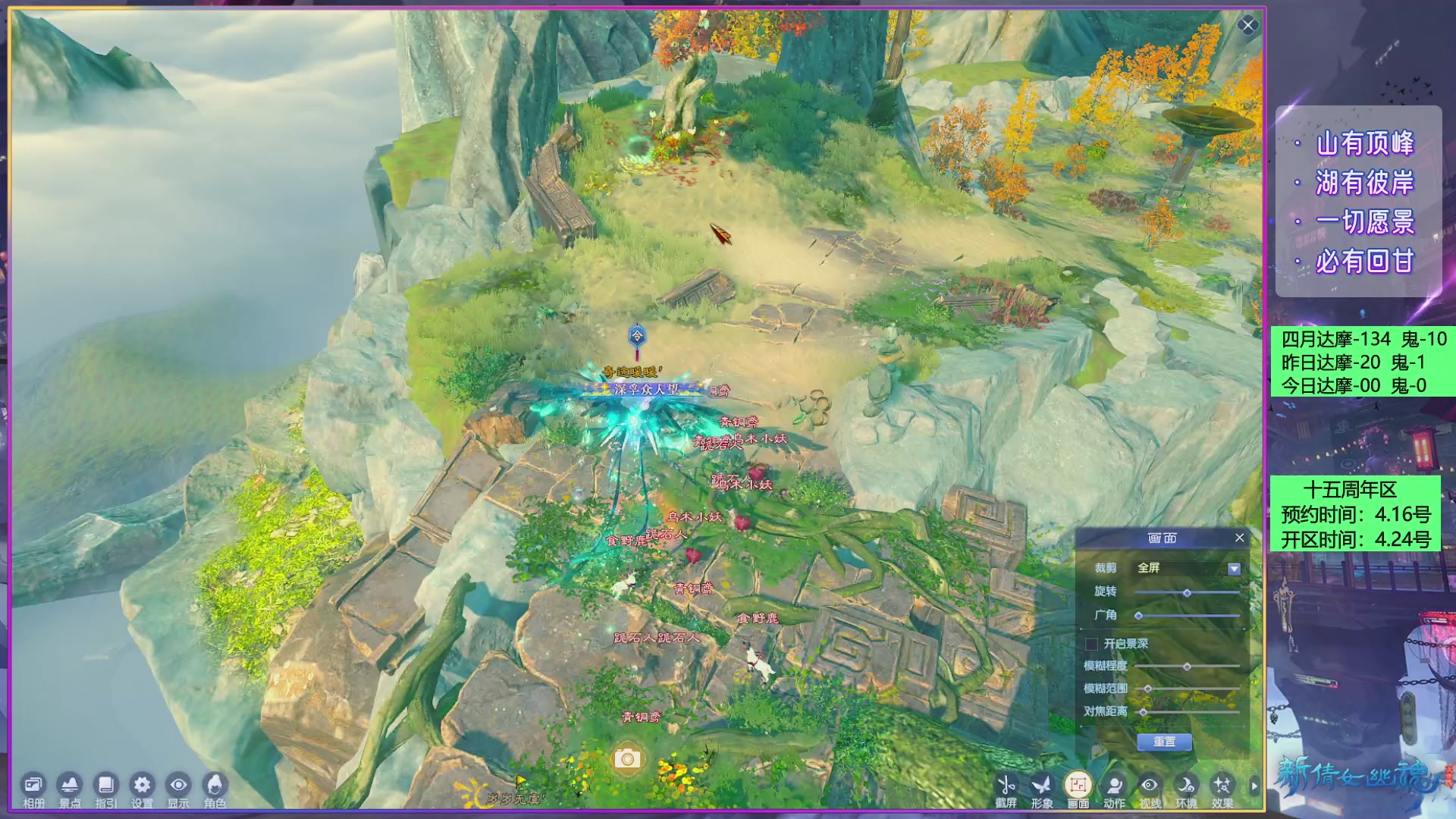
Task: Adjust the 广角 wide-angle slider
Action: tap(1139, 616)
